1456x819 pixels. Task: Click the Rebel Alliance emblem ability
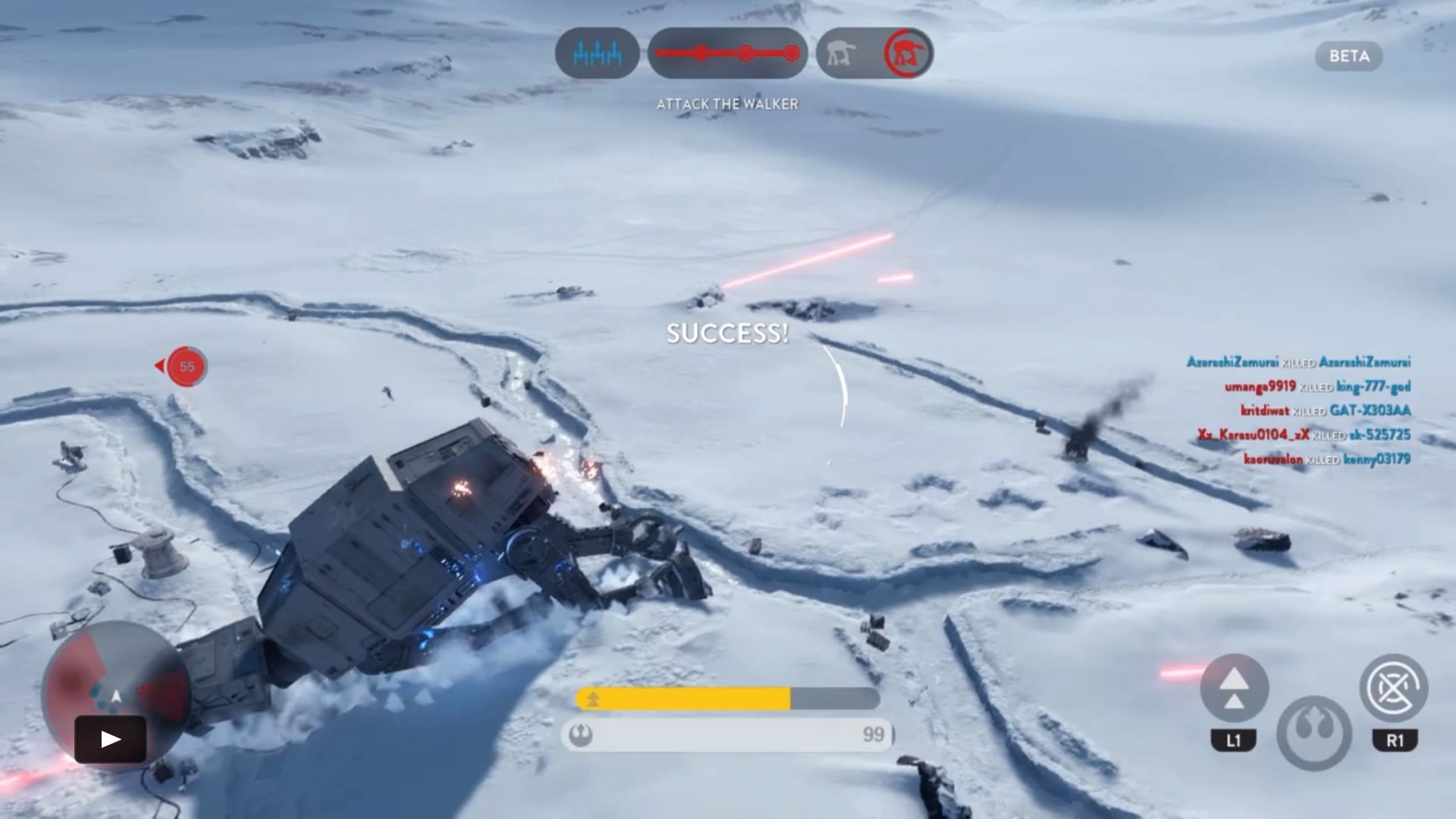click(x=1313, y=731)
